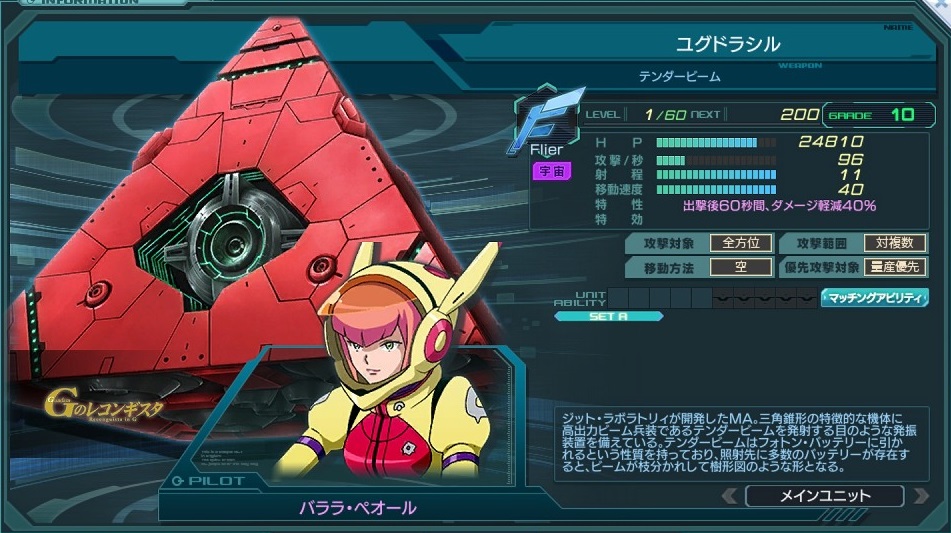Select the メインユニット unit slot label
The height and width of the screenshot is (533, 951).
pyautogui.click(x=824, y=496)
